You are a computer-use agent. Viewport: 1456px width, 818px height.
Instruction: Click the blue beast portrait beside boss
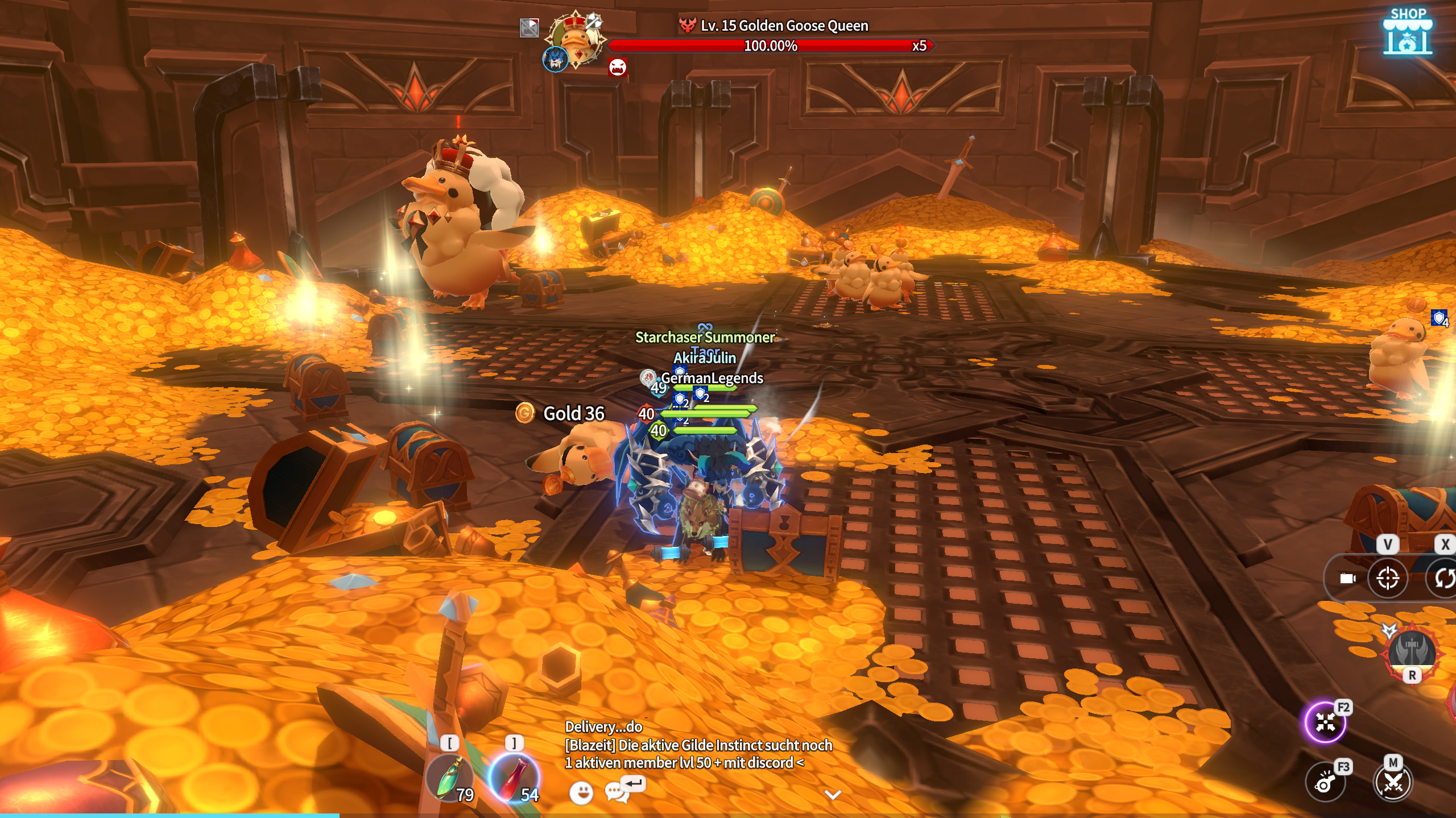click(x=555, y=59)
